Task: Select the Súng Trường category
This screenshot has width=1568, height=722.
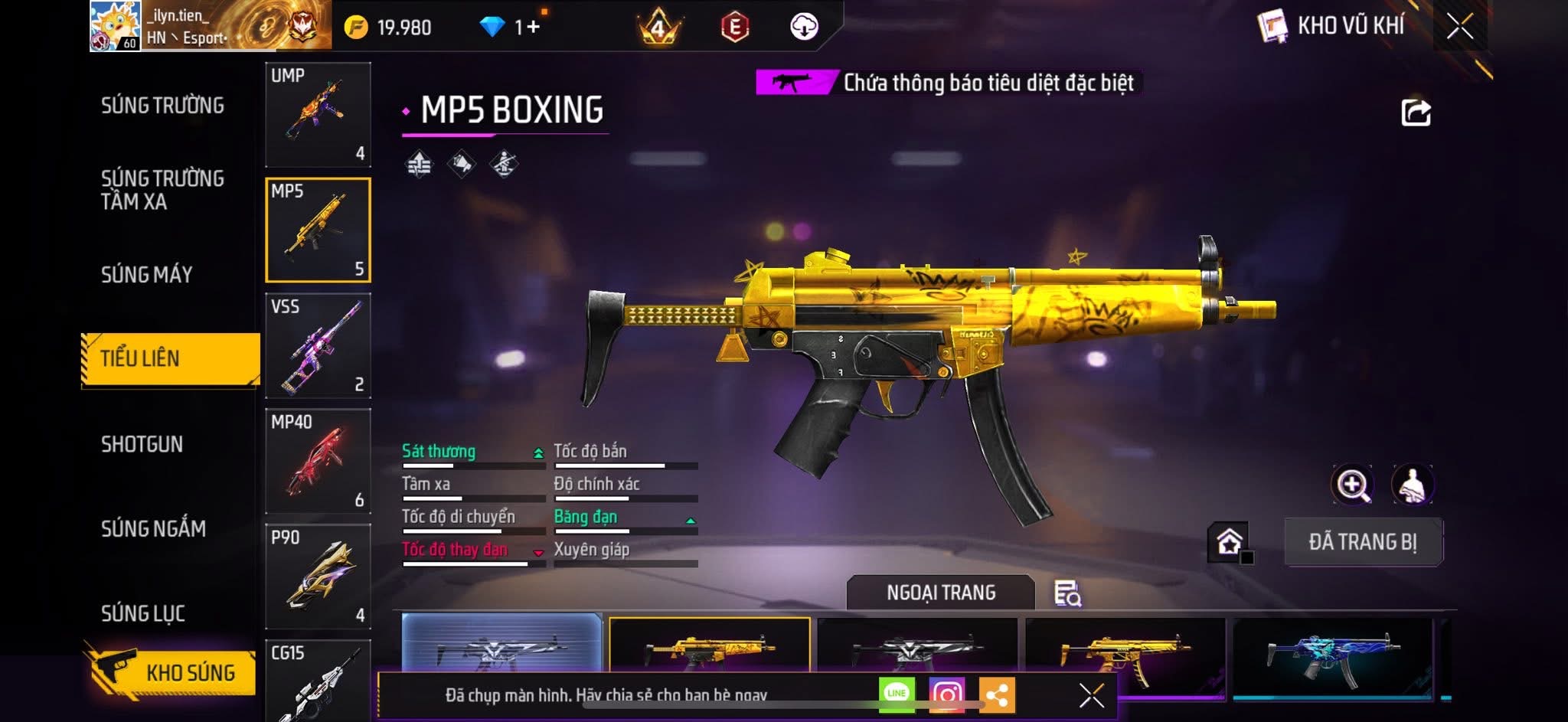Action: [162, 106]
